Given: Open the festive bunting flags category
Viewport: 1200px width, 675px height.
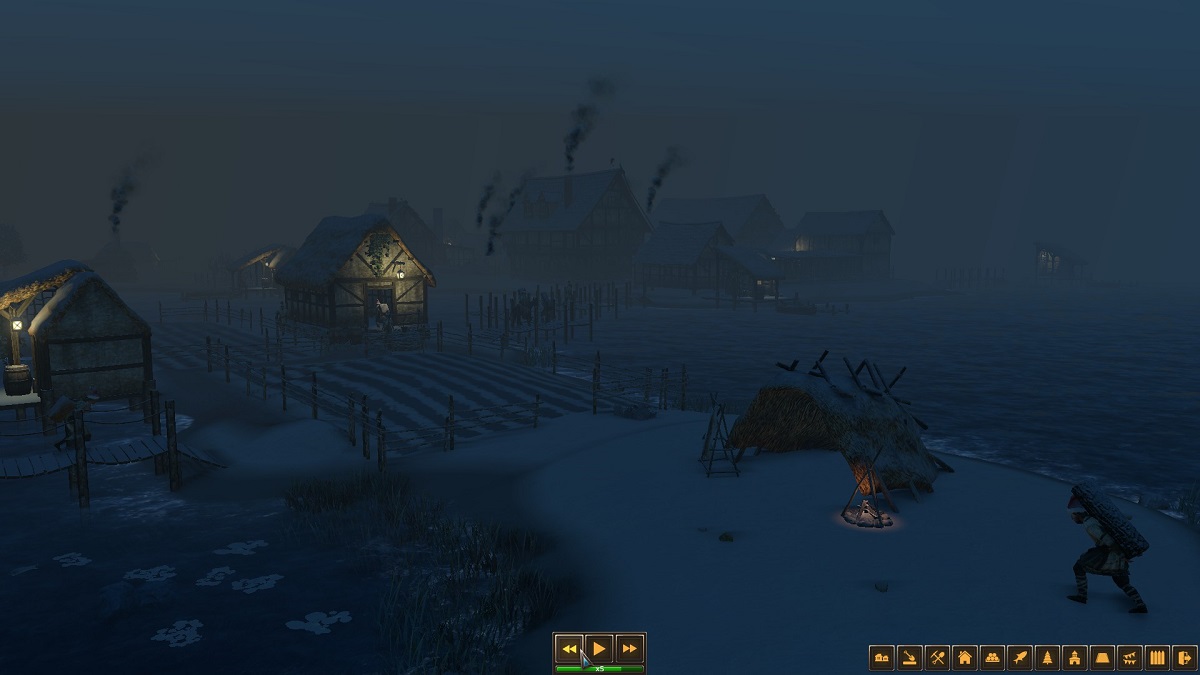Looking at the screenshot, I should 1130,657.
